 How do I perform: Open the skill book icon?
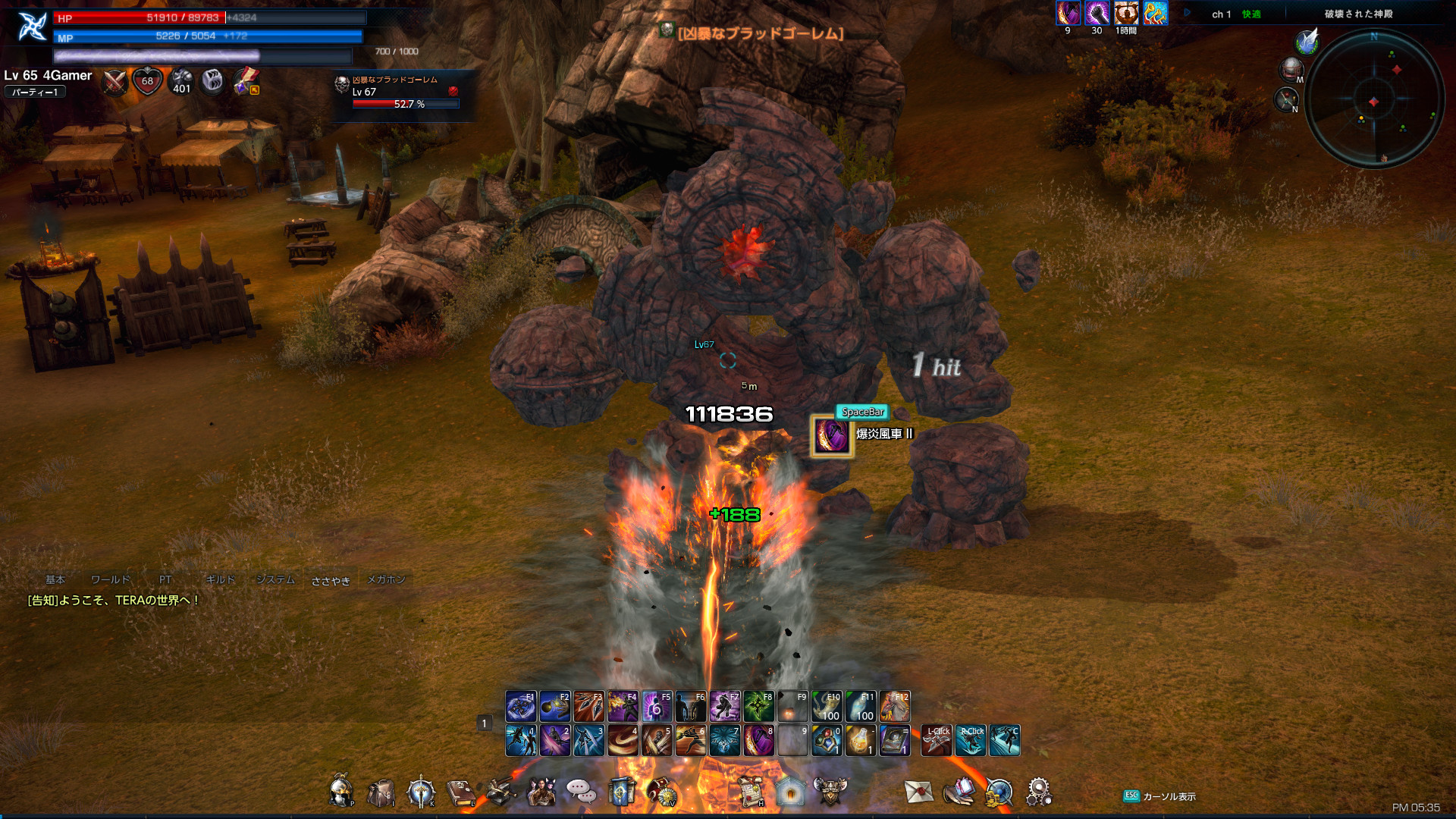coord(460,793)
